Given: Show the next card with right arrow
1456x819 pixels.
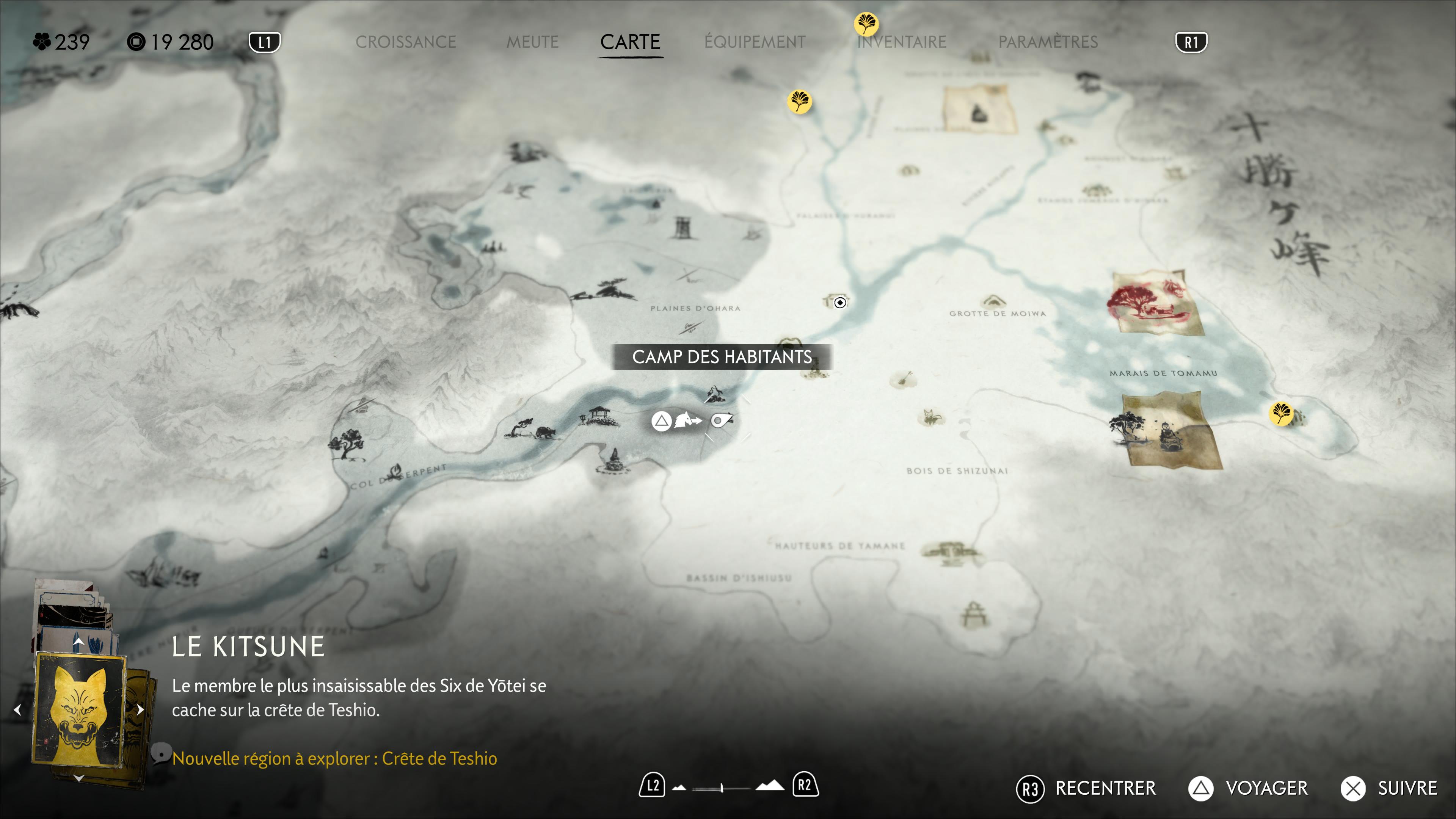Looking at the screenshot, I should pyautogui.click(x=140, y=709).
